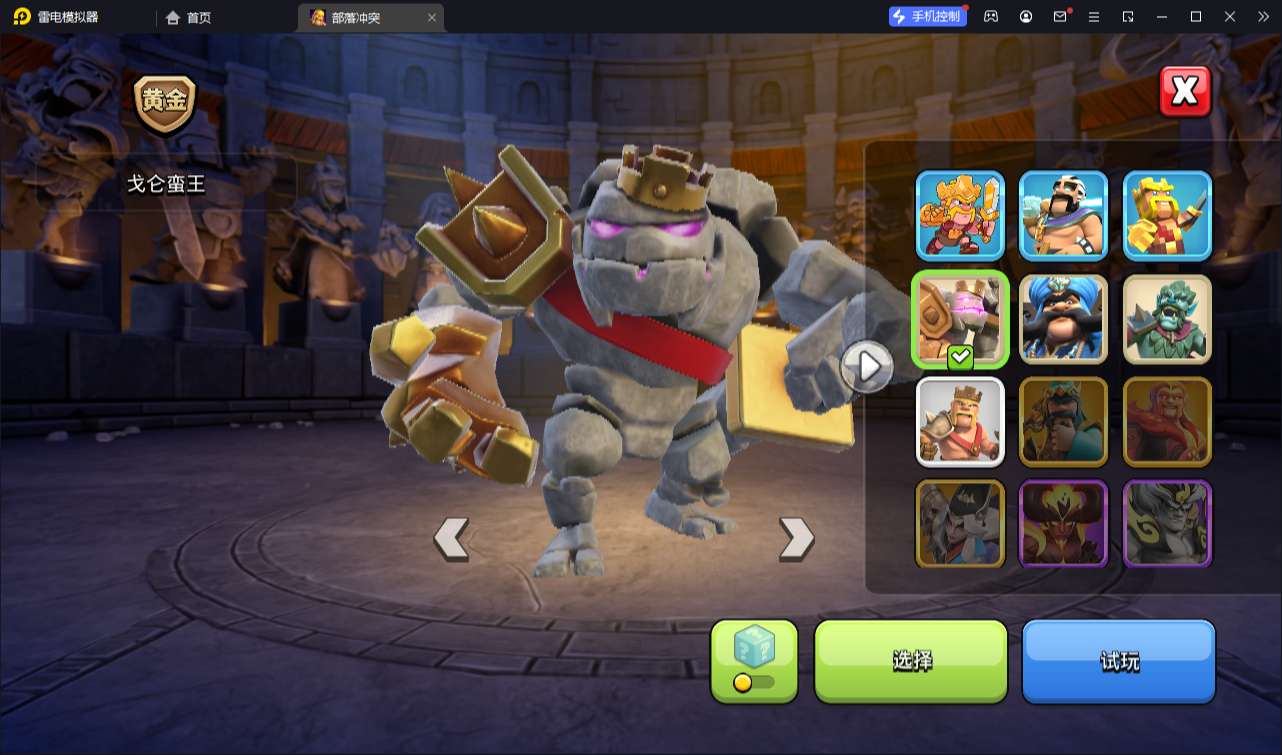Try out the skin with 试玩 button
Viewport: 1282px width, 755px height.
pyautogui.click(x=1118, y=660)
